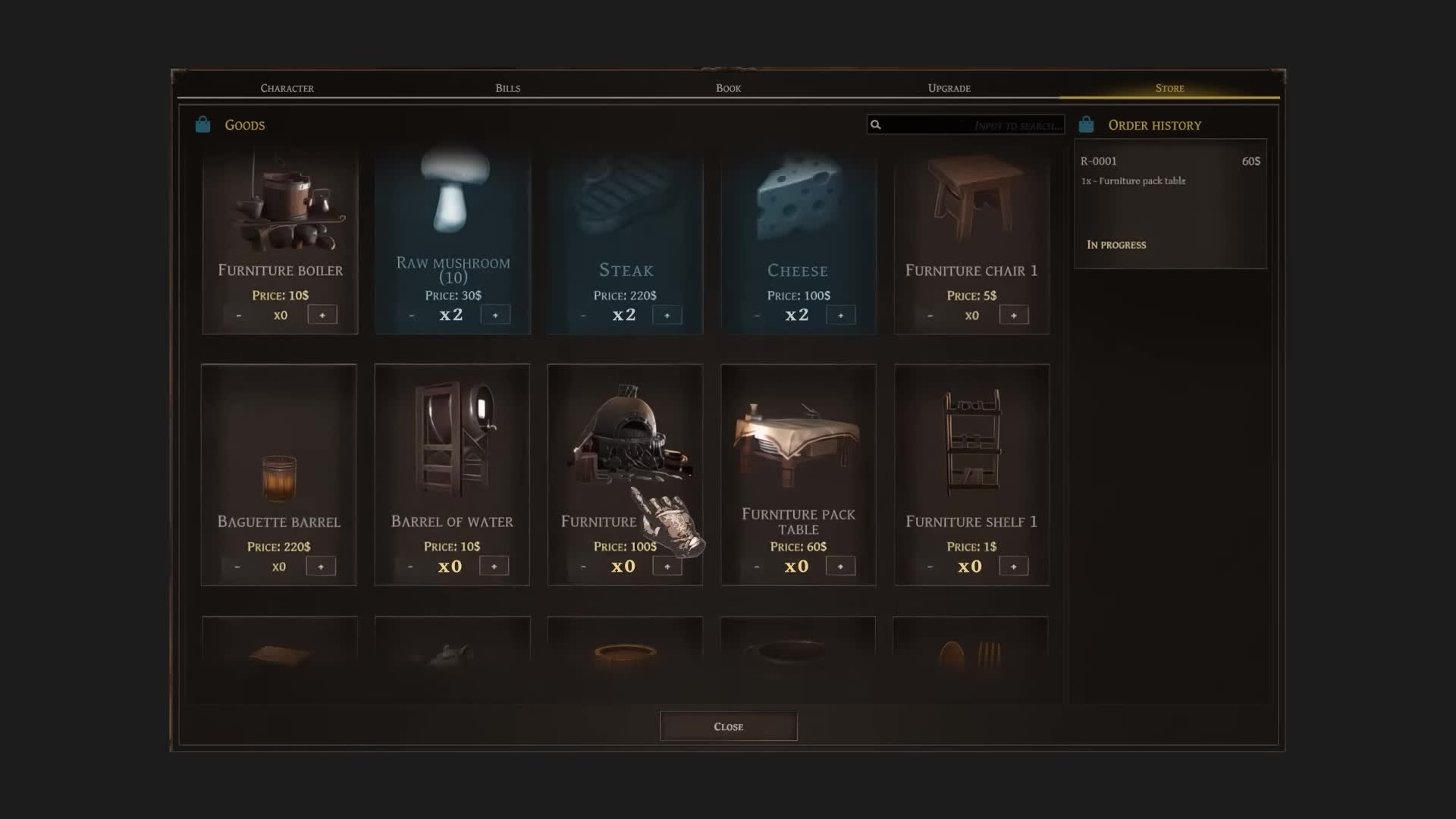This screenshot has width=1456, height=819.
Task: Click the Store tab
Action: coord(1169,88)
